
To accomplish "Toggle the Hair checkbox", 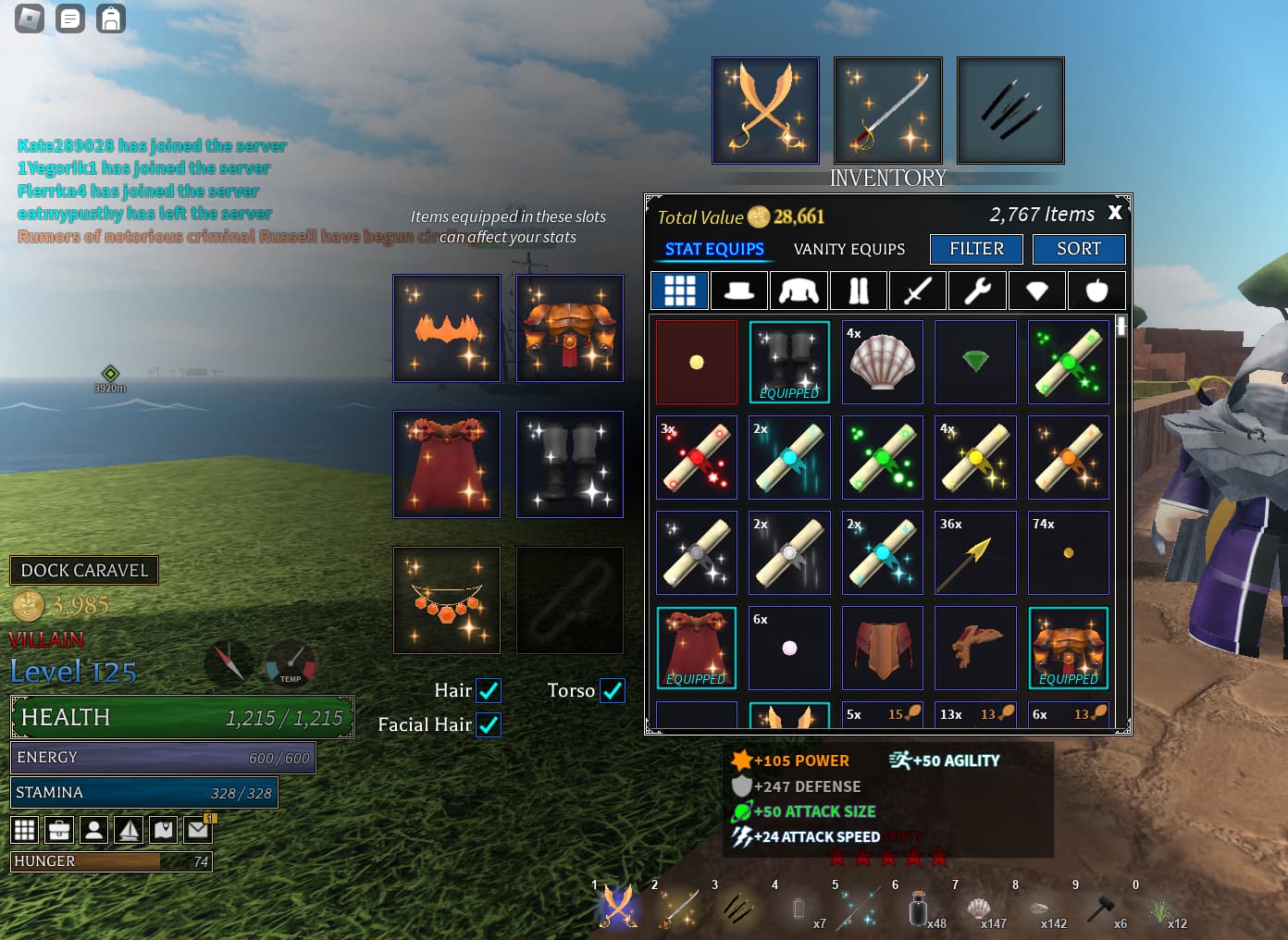I will click(x=489, y=690).
